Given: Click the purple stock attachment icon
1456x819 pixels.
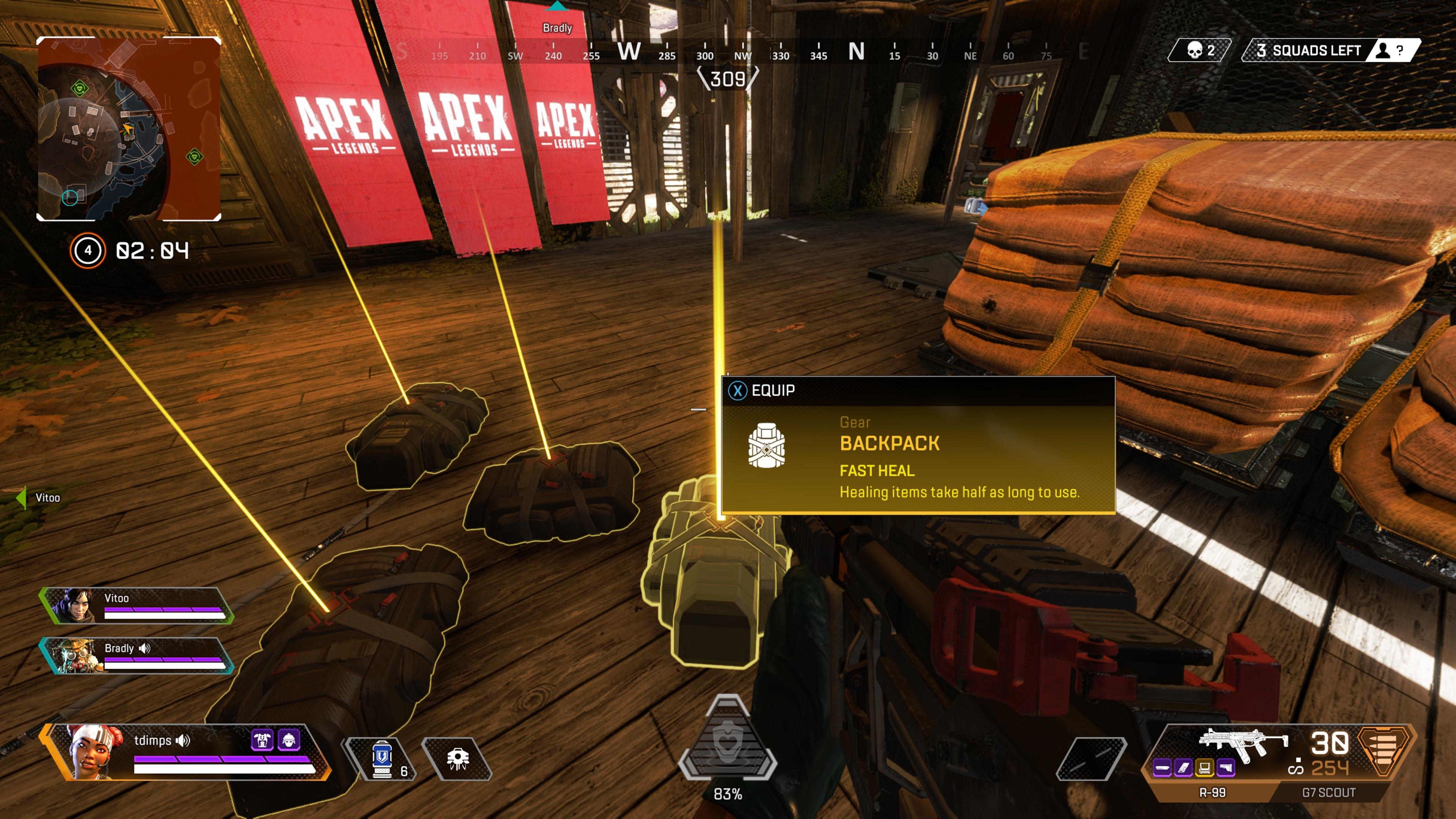Looking at the screenshot, I should [1225, 768].
